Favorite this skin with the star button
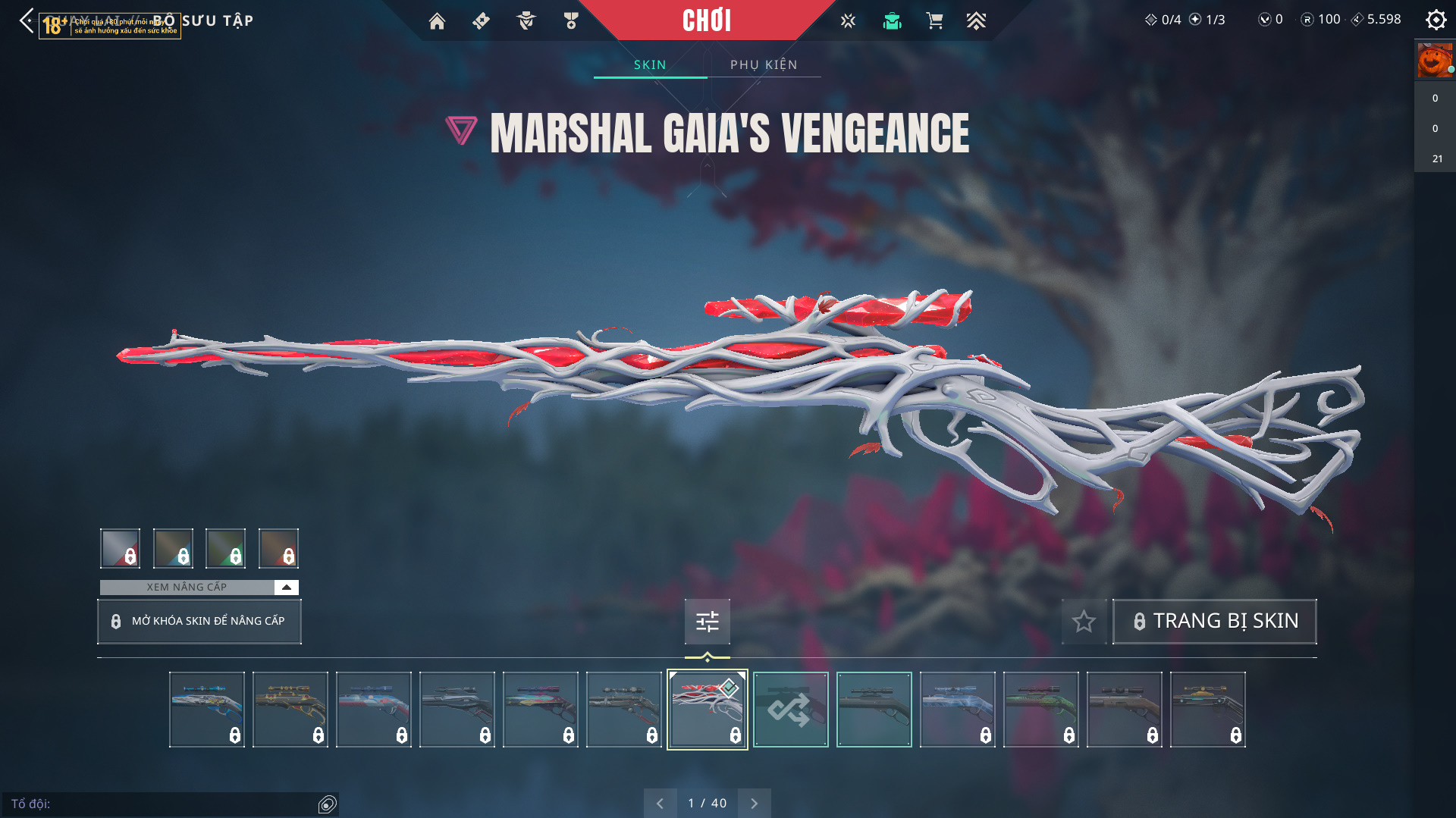The height and width of the screenshot is (818, 1456). [x=1084, y=622]
